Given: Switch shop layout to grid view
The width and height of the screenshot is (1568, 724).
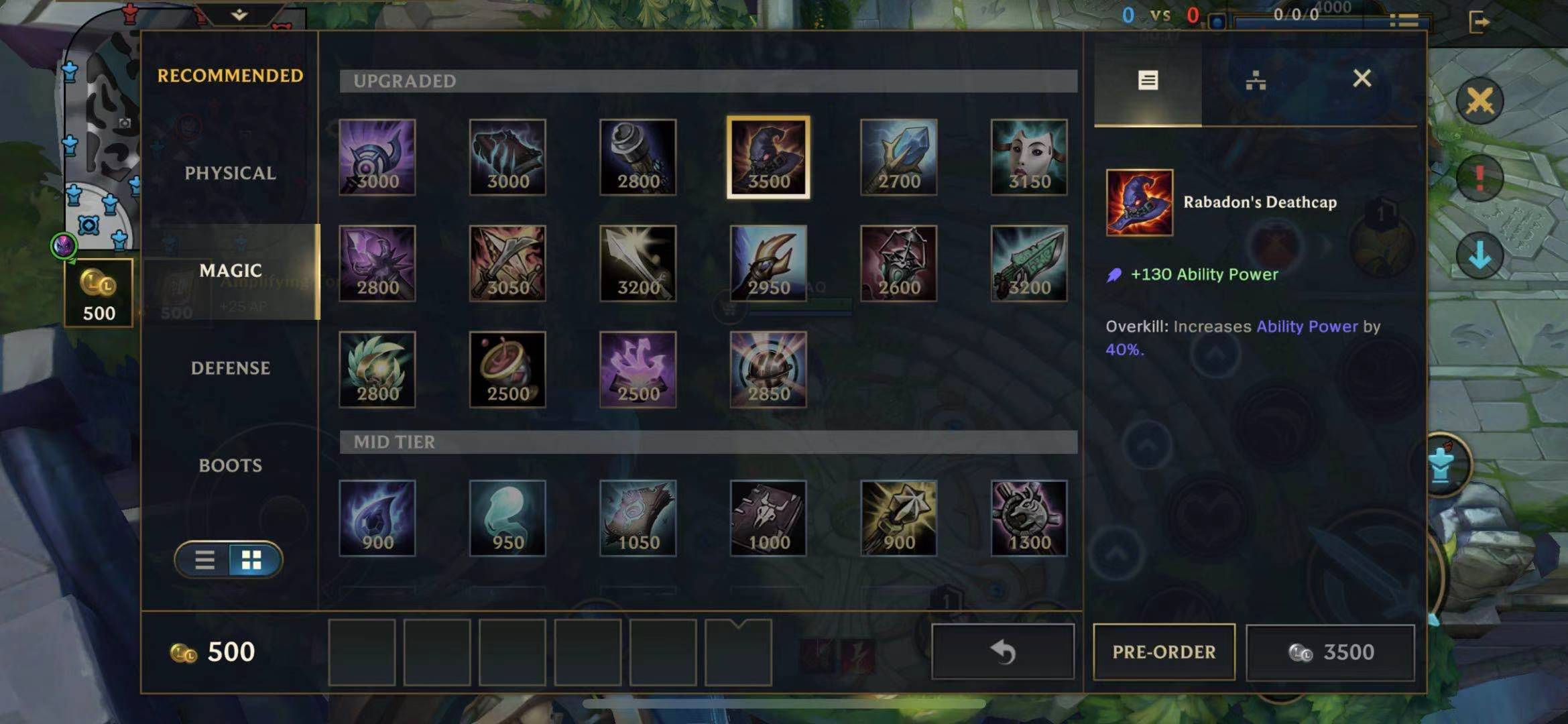Looking at the screenshot, I should [x=252, y=560].
